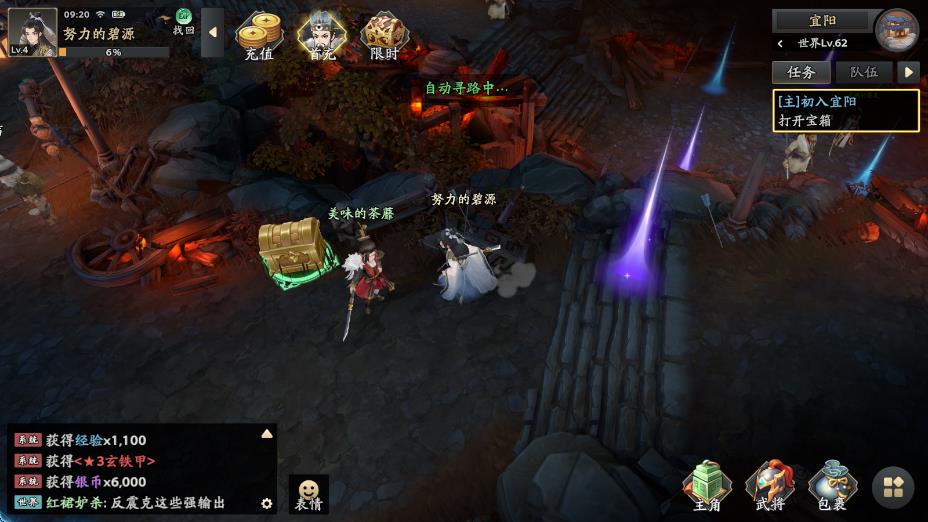Image resolution: width=928 pixels, height=522 pixels.
Task: Tap the 找回 recovery icon
Action: 184,21
